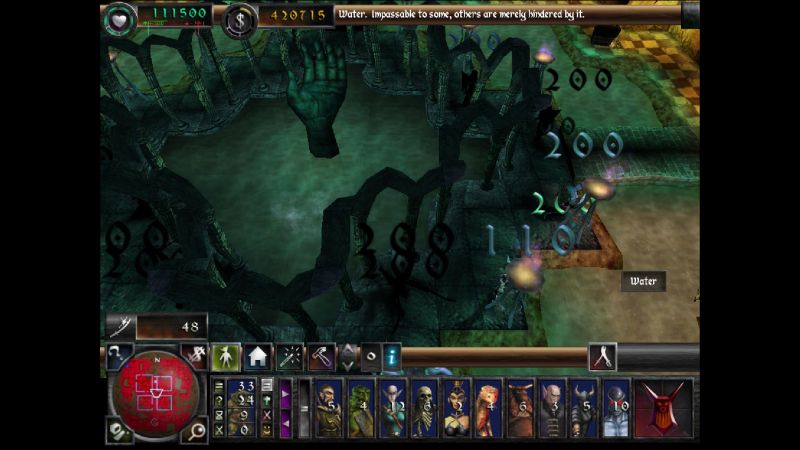Click the crossed blades icon on the message bar
This screenshot has height=450, width=800.
tap(602, 356)
